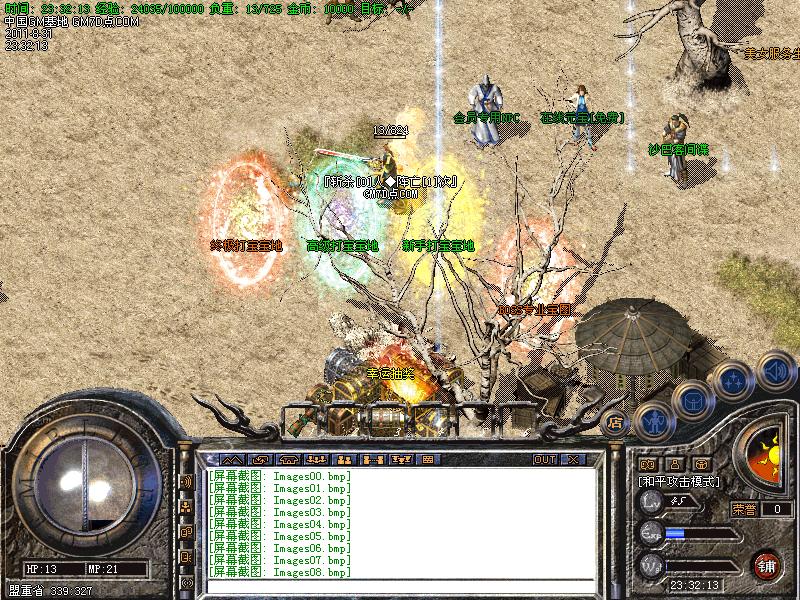Open the character equipment panel

[654, 423]
